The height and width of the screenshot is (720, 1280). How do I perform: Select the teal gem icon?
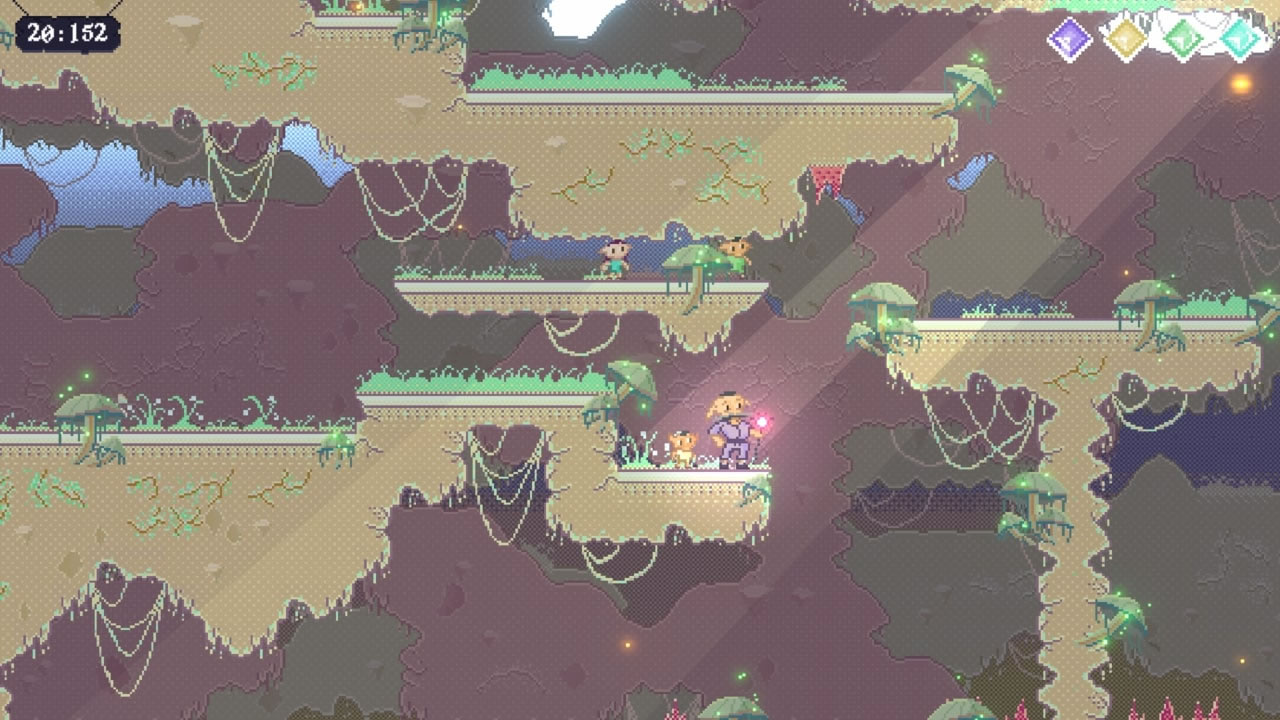pos(1238,38)
